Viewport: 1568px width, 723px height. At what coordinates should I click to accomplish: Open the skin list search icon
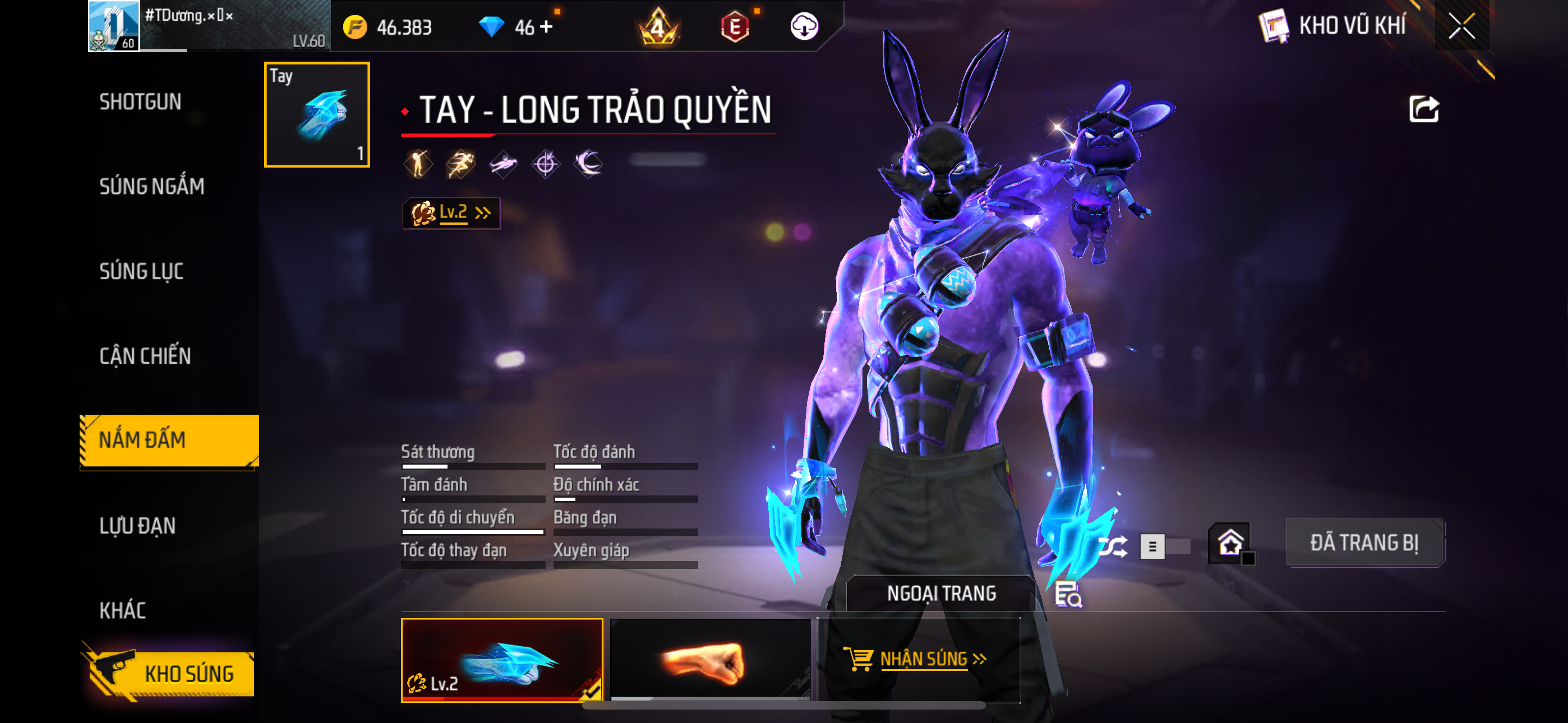(1068, 594)
